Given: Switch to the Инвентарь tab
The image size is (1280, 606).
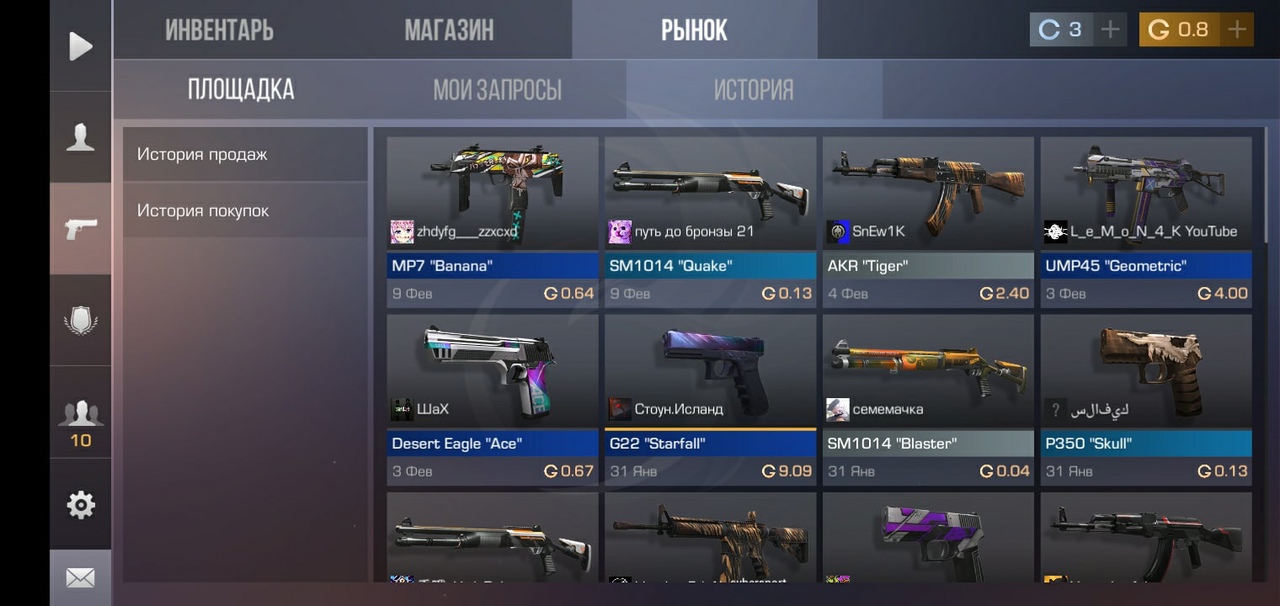Looking at the screenshot, I should (x=219, y=30).
